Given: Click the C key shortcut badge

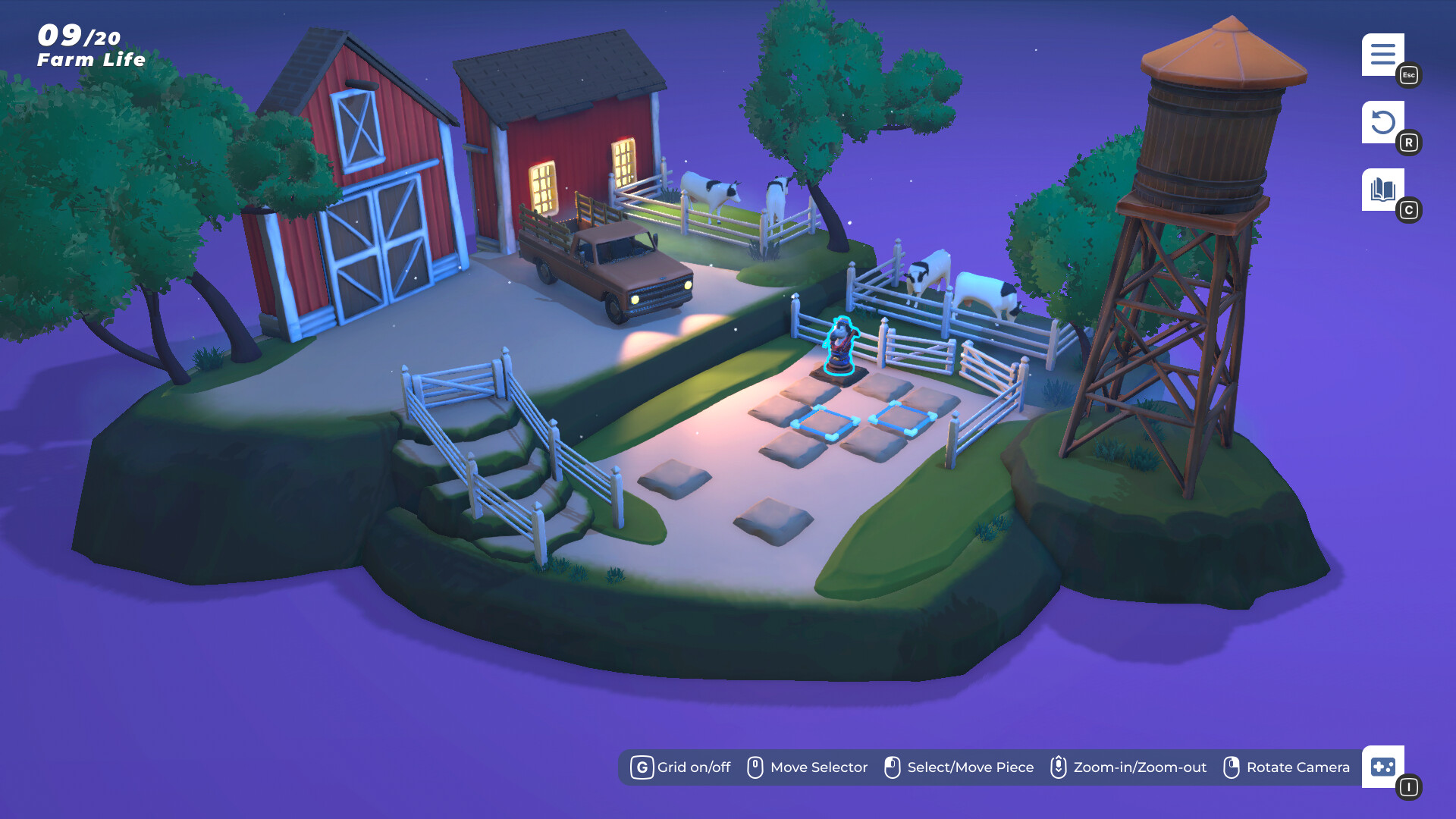Looking at the screenshot, I should coord(1410,210).
